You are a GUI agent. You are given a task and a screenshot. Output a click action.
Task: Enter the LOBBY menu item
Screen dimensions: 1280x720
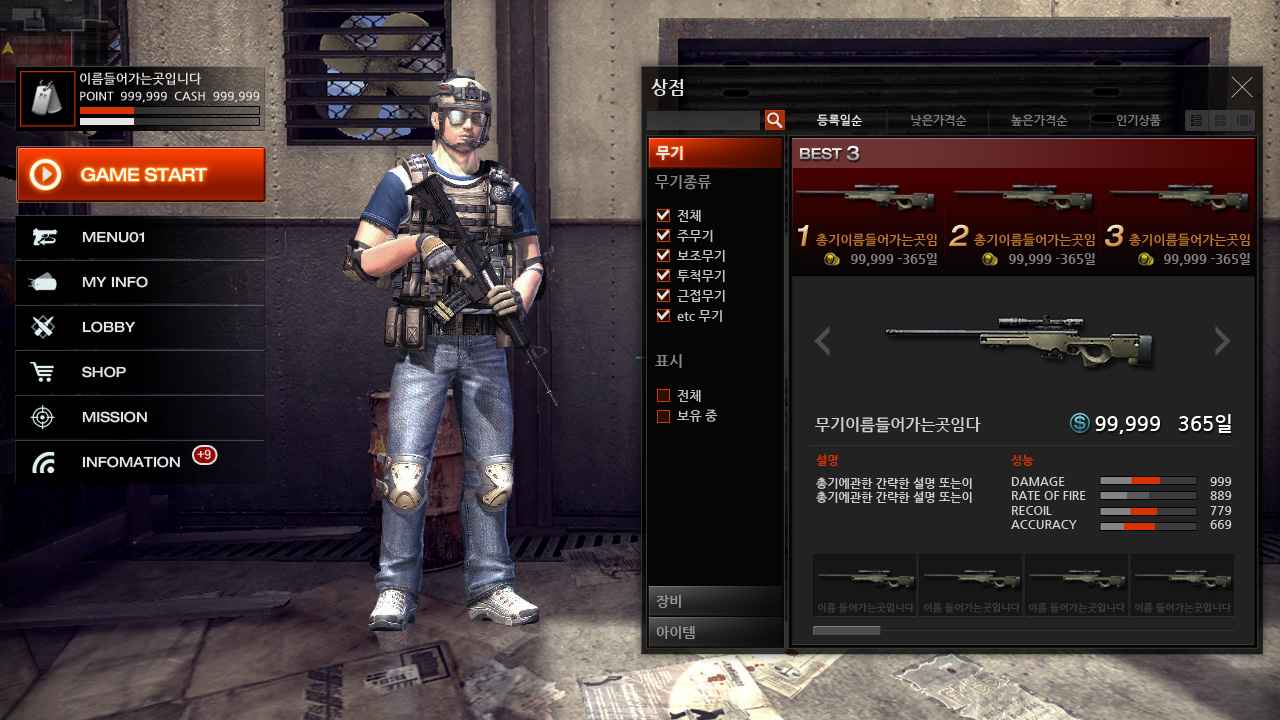(x=140, y=327)
